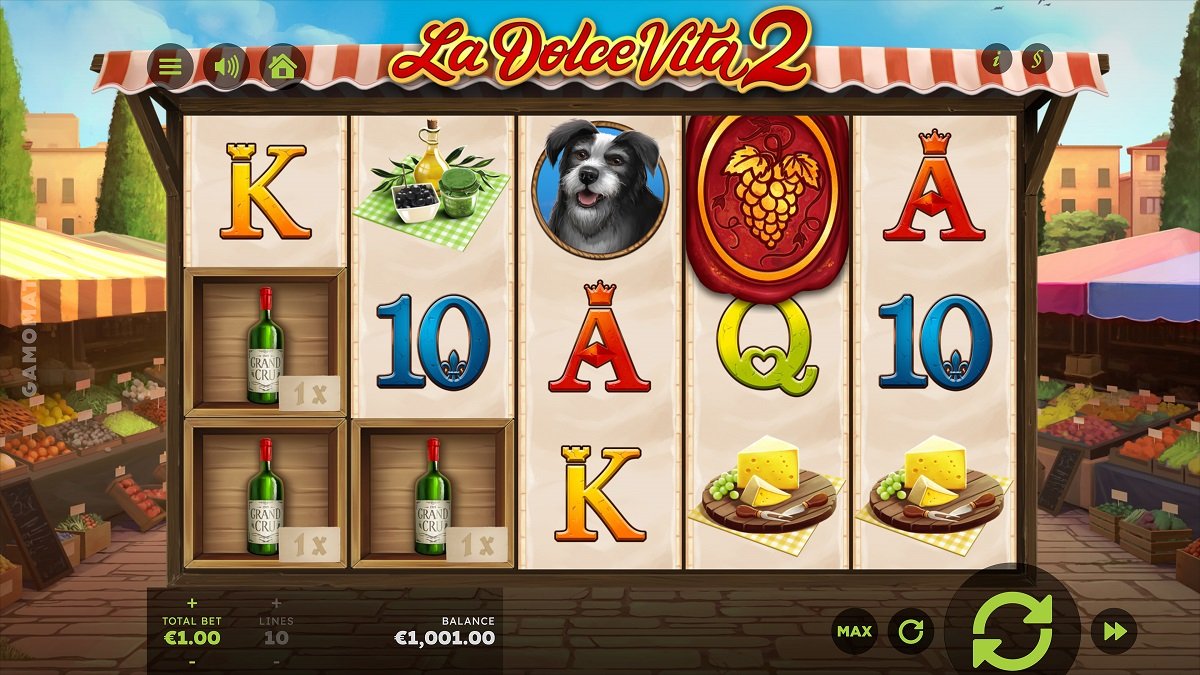The width and height of the screenshot is (1200, 675).
Task: Start autoplay with the small circular arrow
Action: coord(910,631)
